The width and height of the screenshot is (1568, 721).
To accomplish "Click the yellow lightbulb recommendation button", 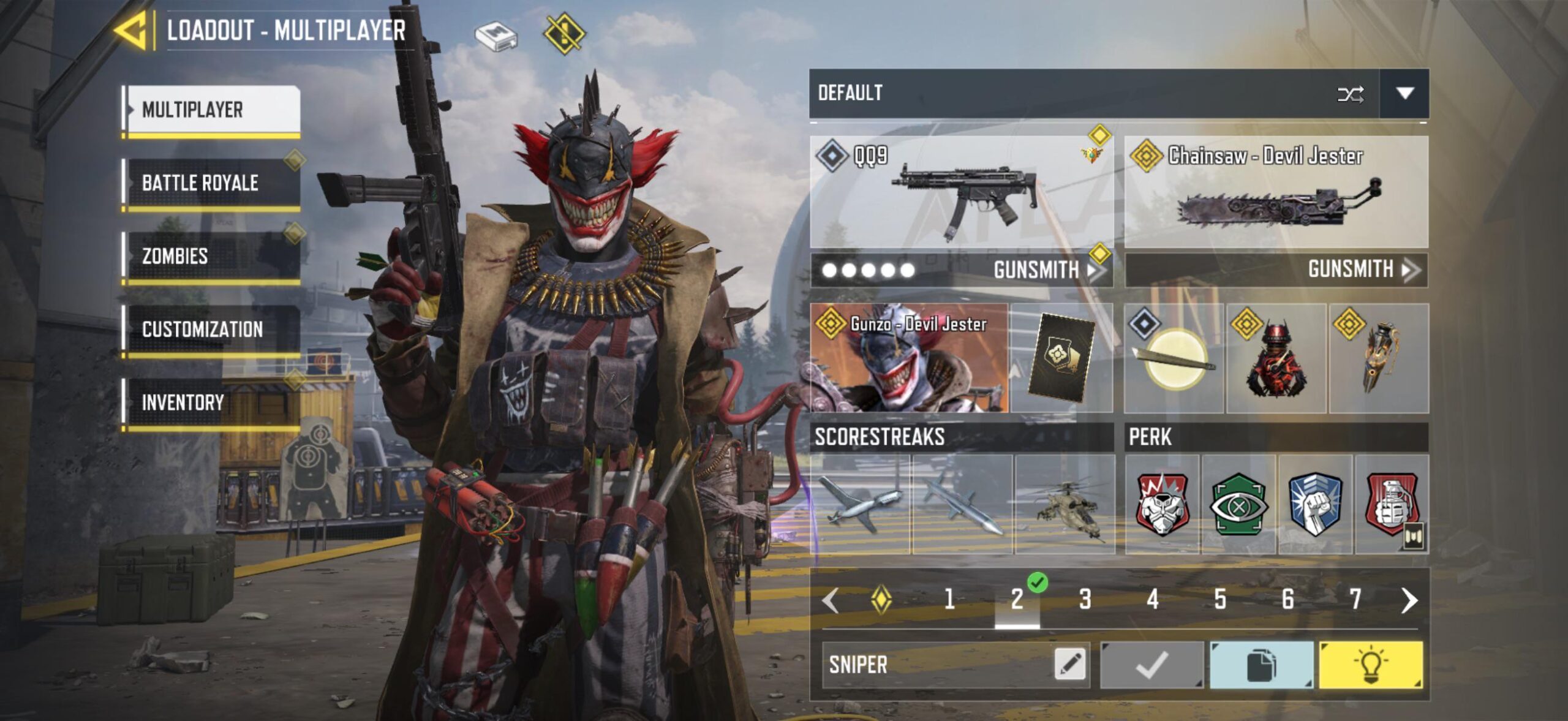I will [1370, 665].
